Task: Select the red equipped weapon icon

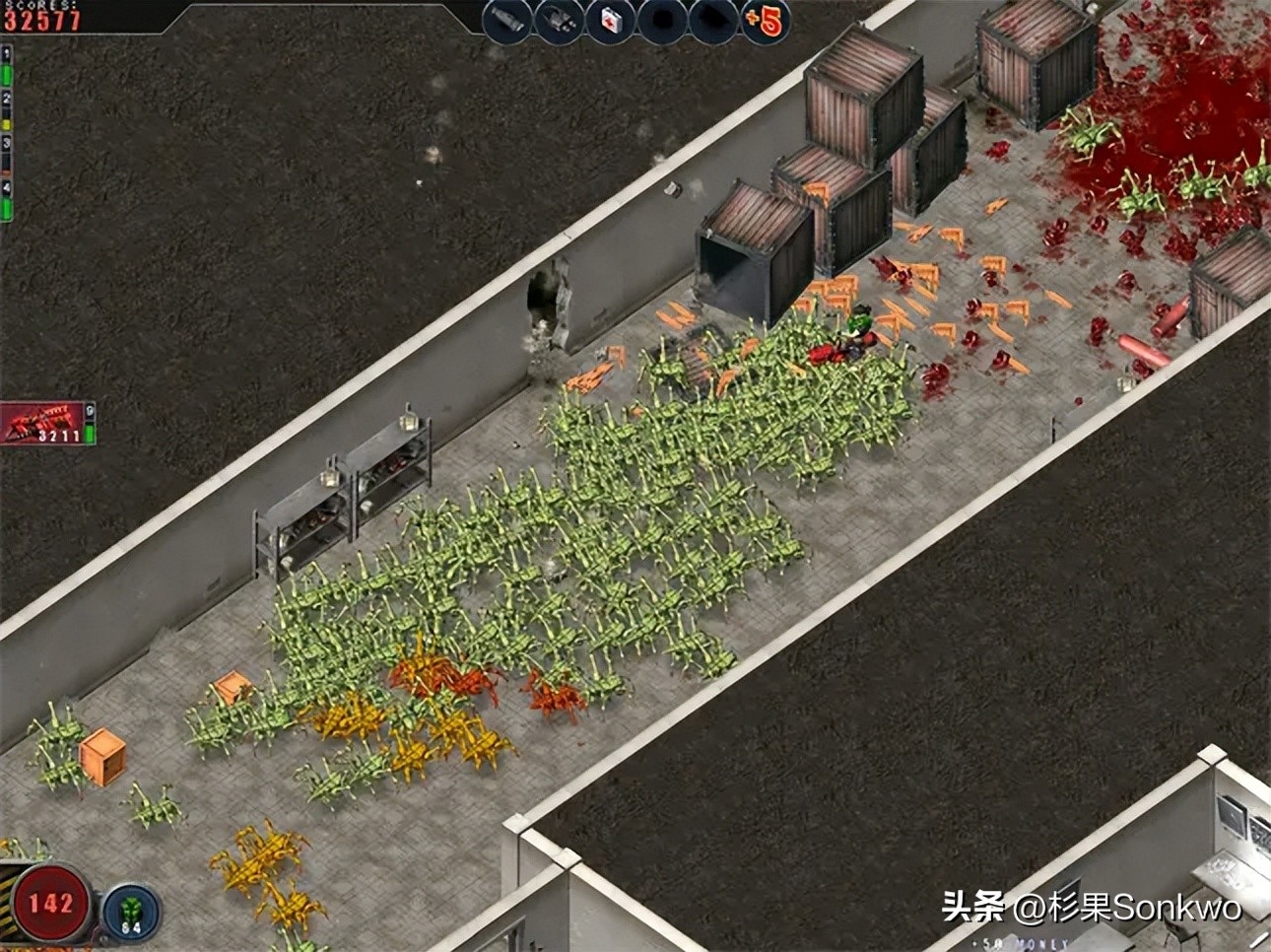Action: point(43,423)
